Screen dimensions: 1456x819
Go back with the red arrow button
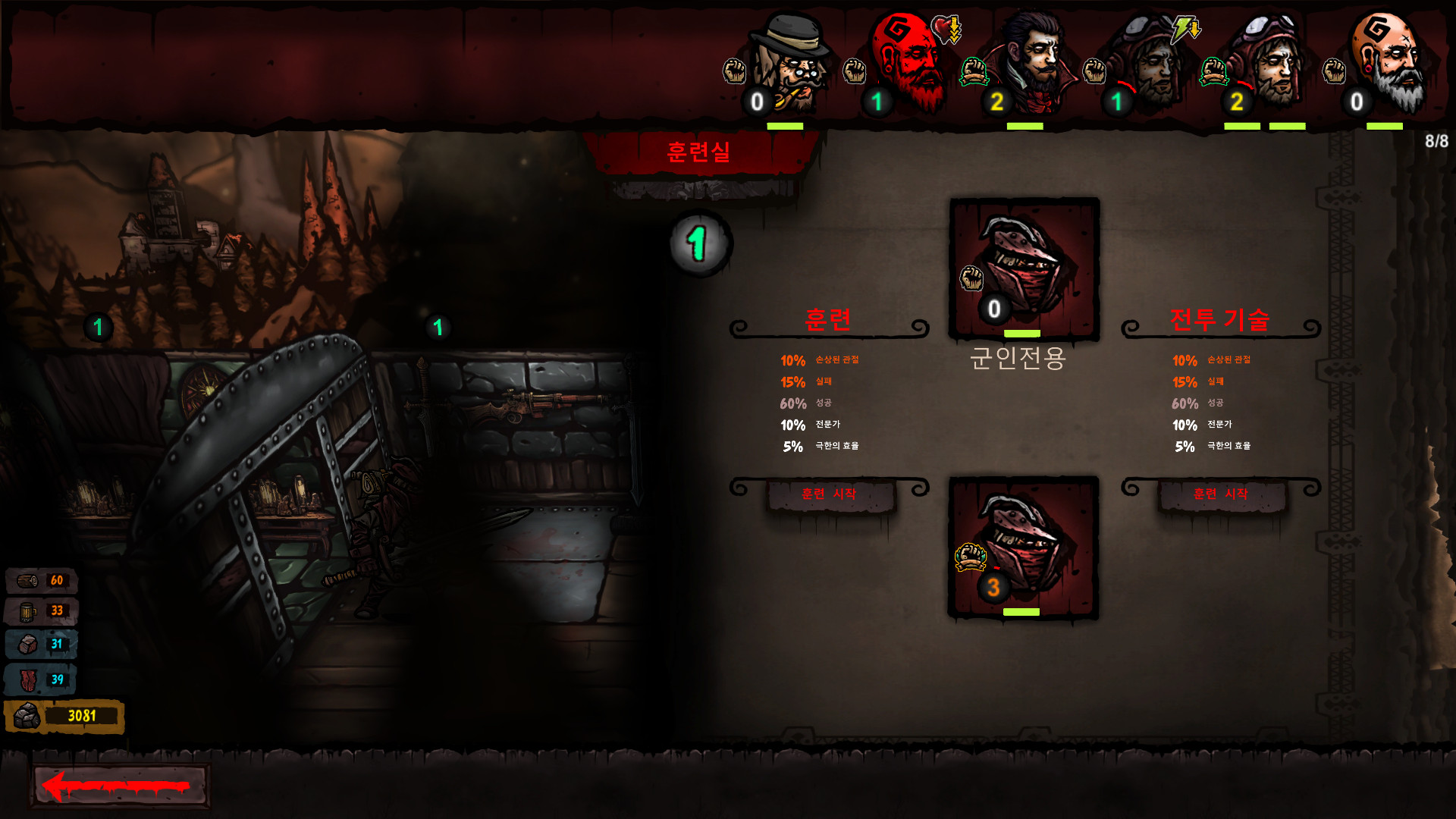[x=119, y=786]
